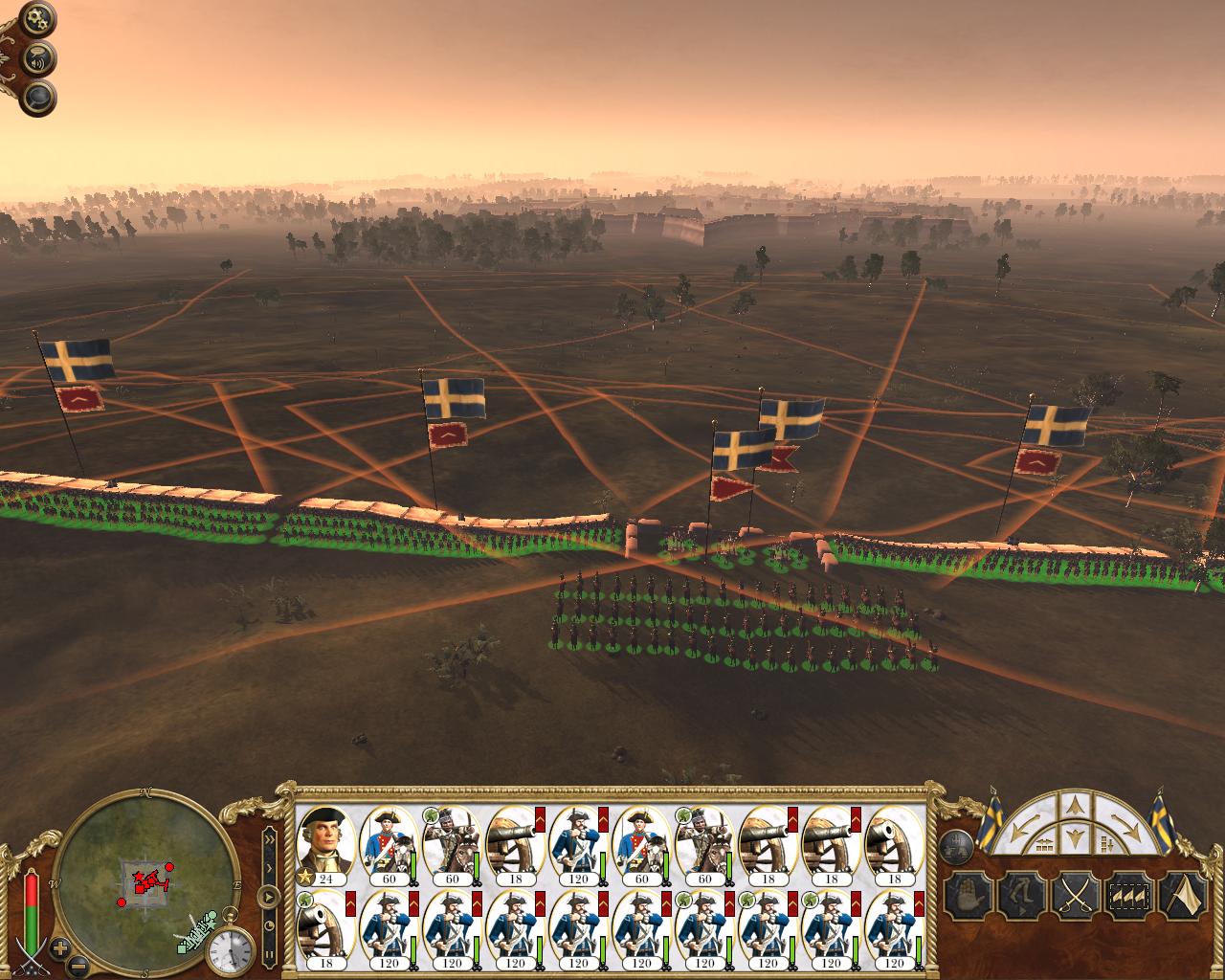The image size is (1225, 980).
Task: Click the magnifying glass search button
Action: pos(39,97)
